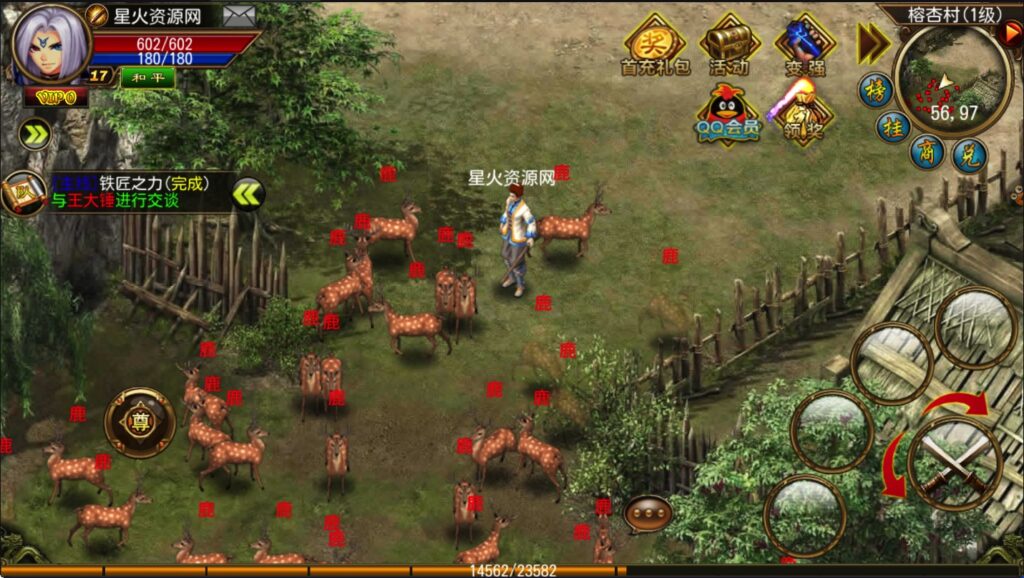Attack with the crossed swords button
Image resolution: width=1024 pixels, height=578 pixels.
coord(953,463)
